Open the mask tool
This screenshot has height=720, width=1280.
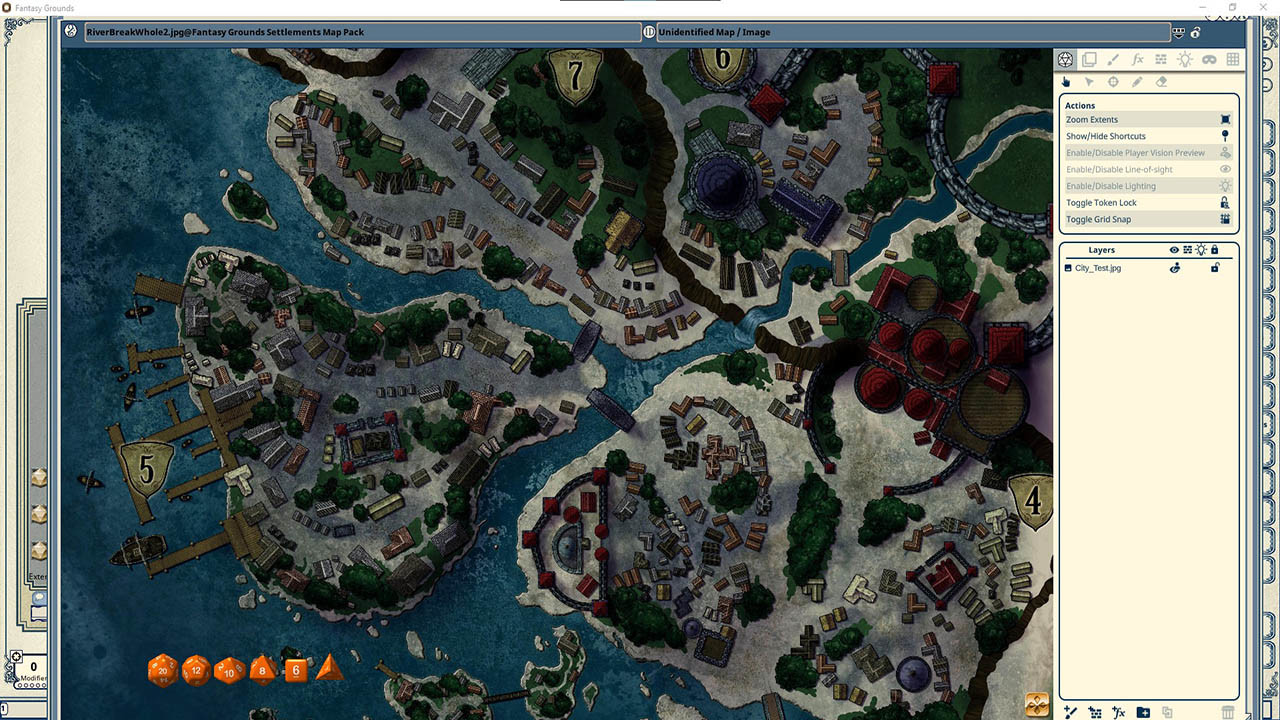click(x=1209, y=59)
